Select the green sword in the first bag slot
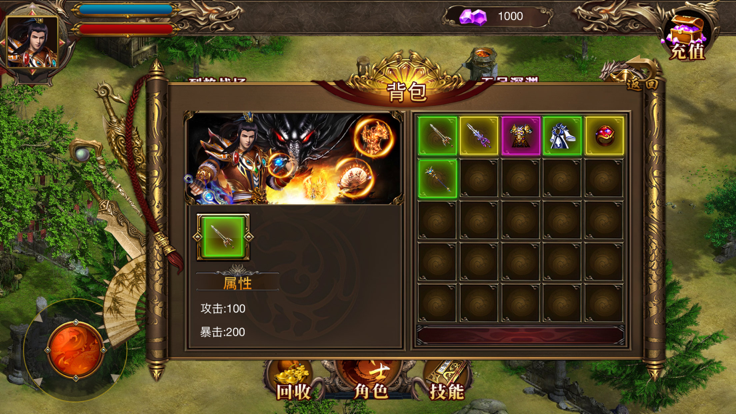The height and width of the screenshot is (414, 736). click(438, 136)
